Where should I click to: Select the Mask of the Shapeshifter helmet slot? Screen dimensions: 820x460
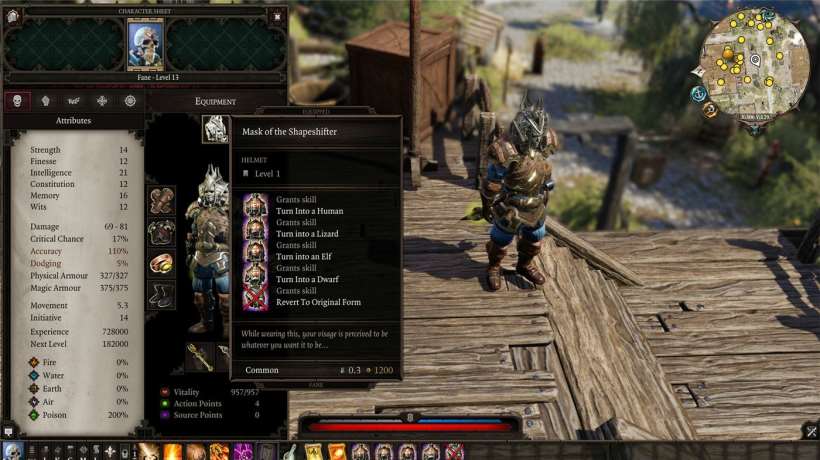215,129
